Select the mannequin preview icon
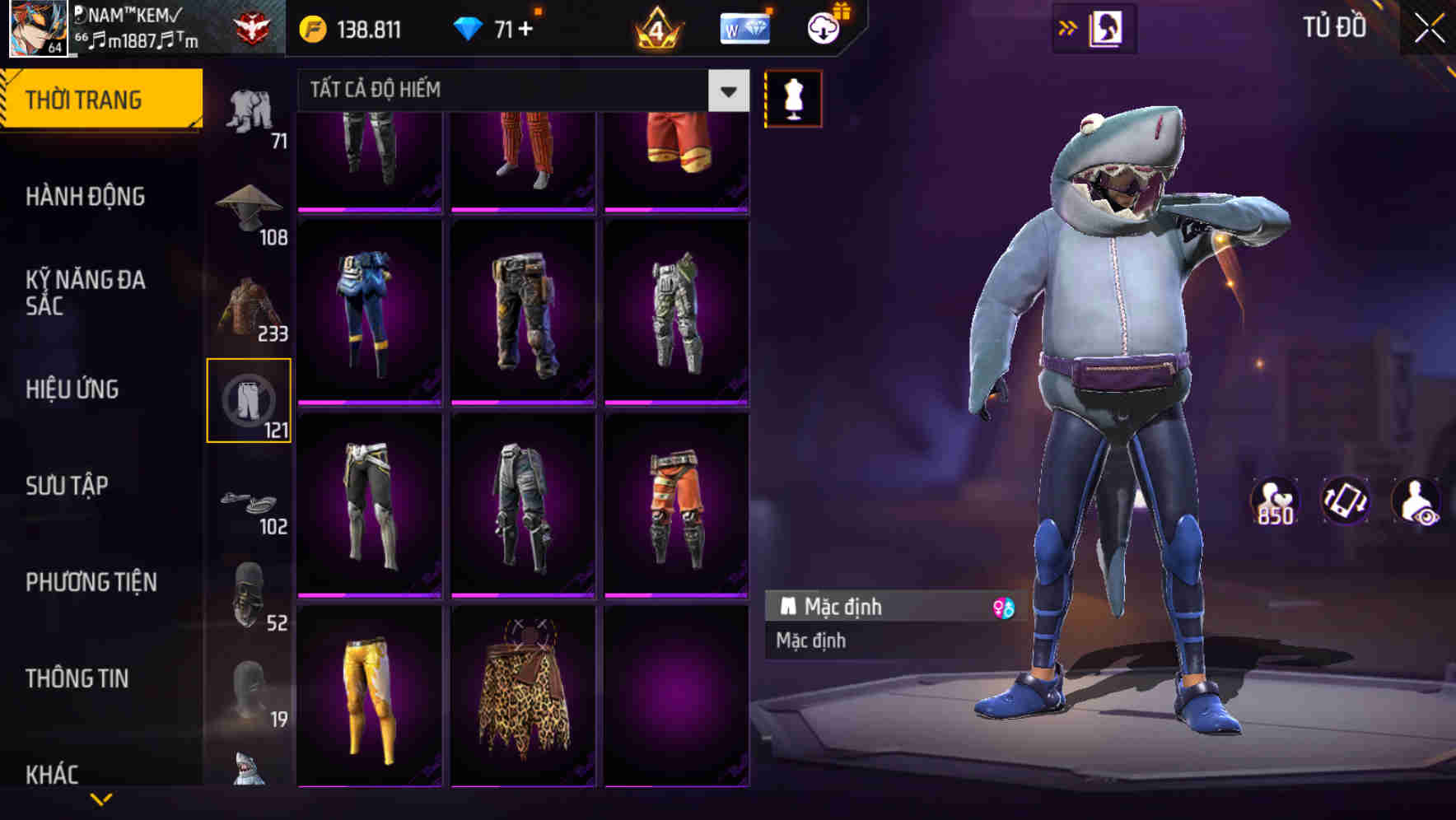 coord(793,99)
